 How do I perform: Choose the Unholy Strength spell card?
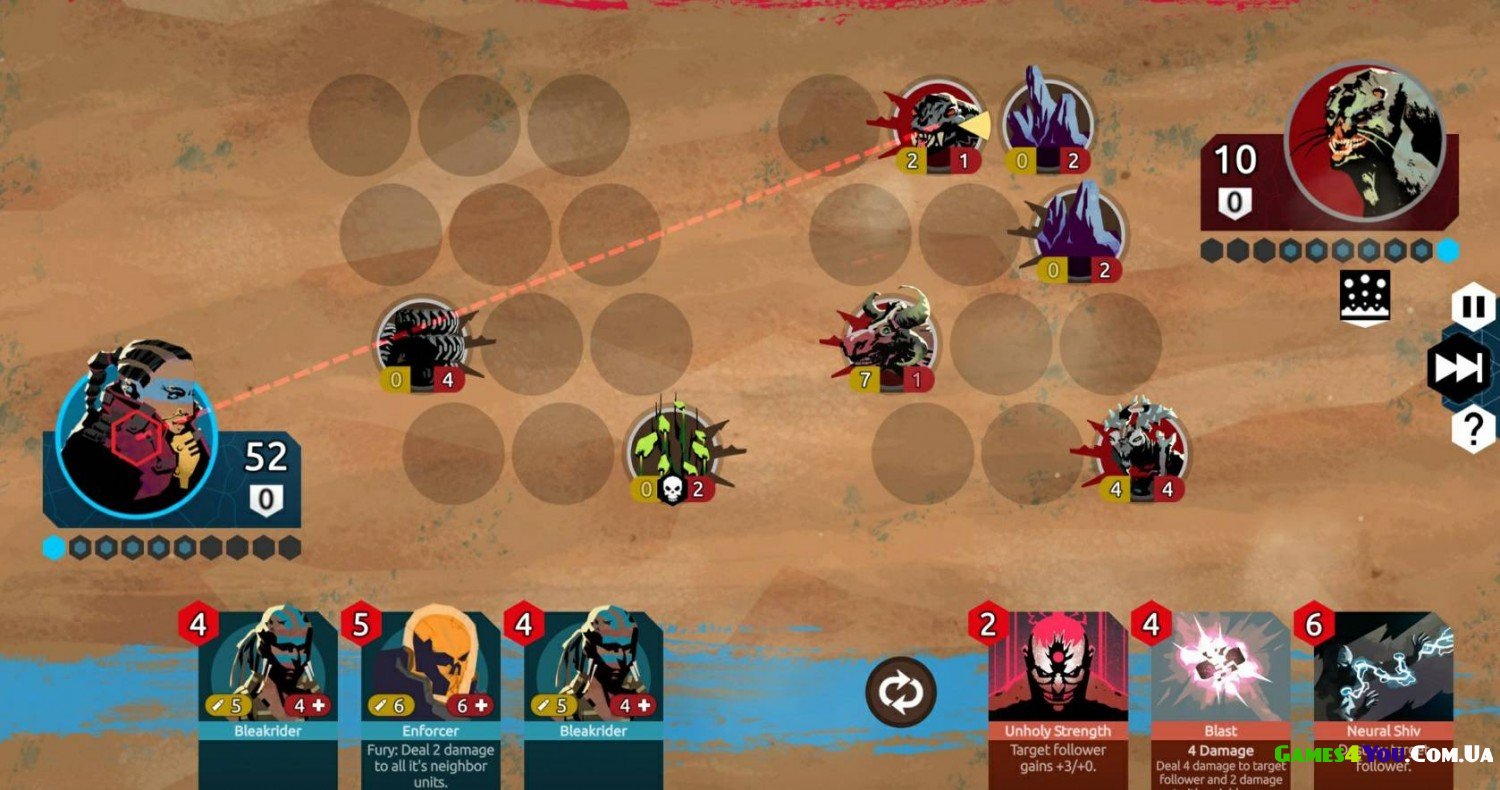pos(1059,690)
